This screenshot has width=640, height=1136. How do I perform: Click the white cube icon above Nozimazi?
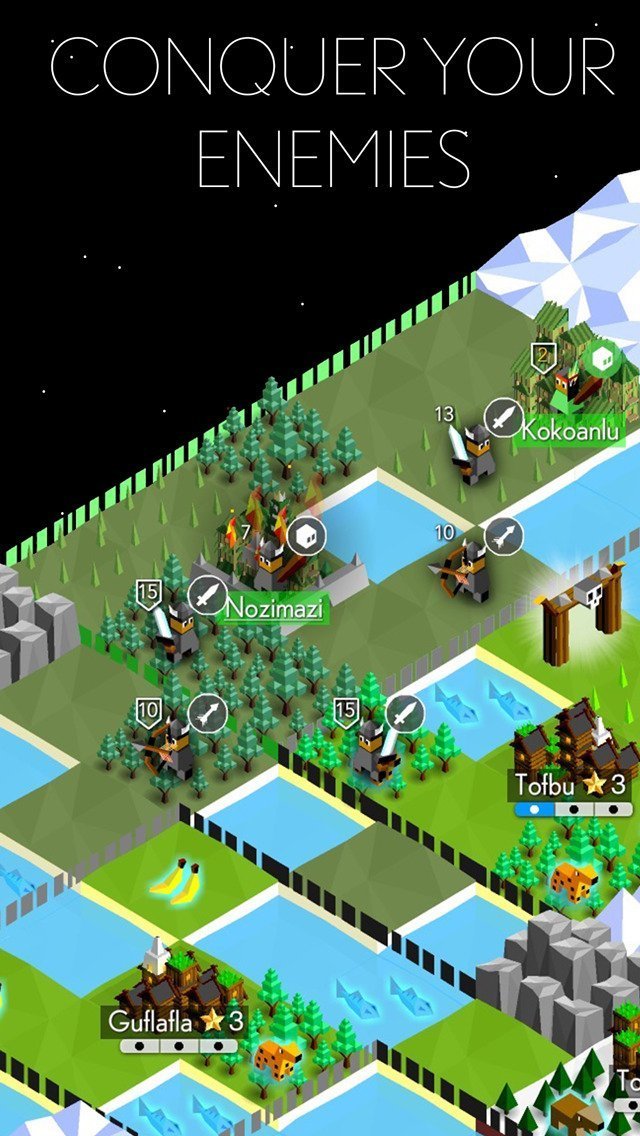click(x=306, y=538)
